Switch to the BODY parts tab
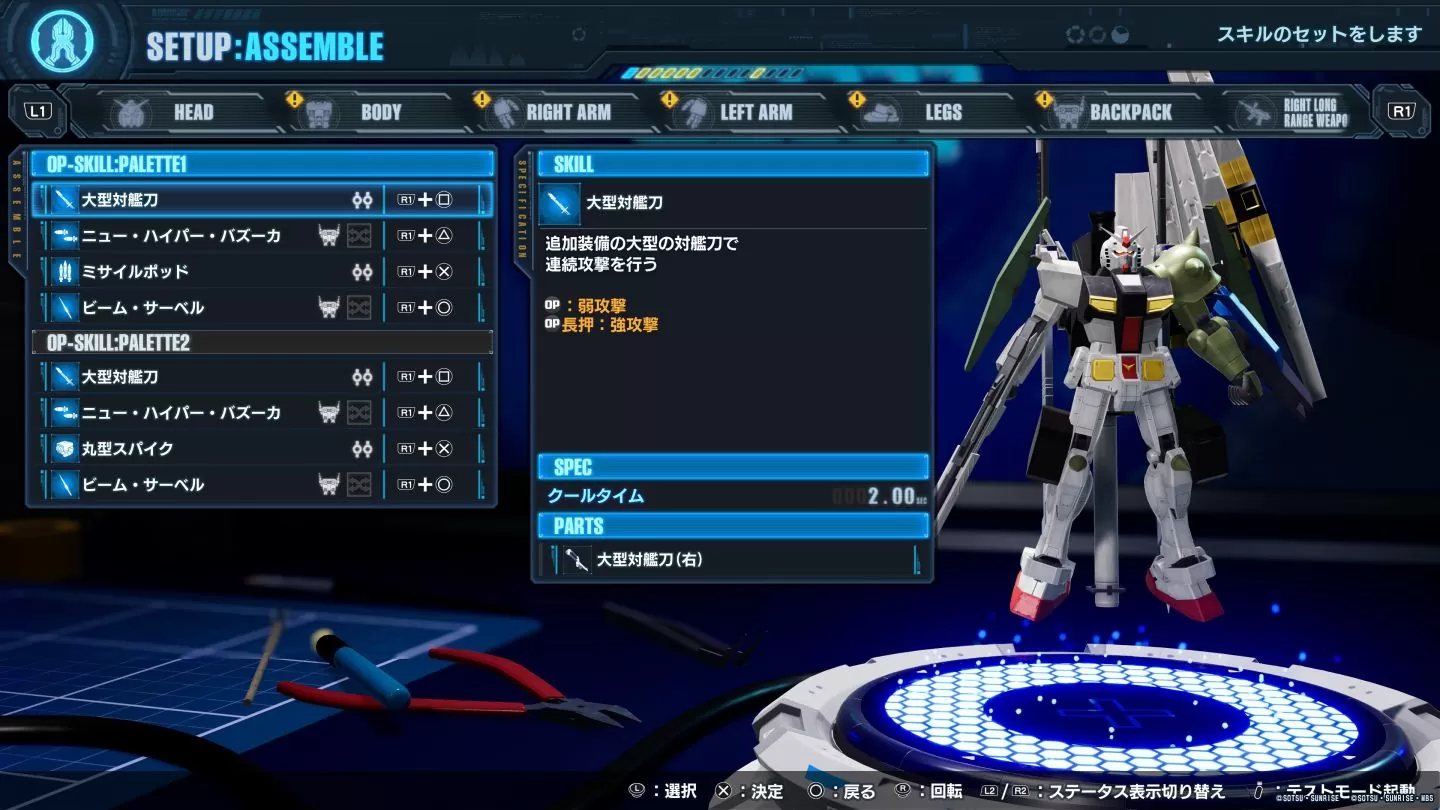The width and height of the screenshot is (1440, 810). click(x=360, y=112)
